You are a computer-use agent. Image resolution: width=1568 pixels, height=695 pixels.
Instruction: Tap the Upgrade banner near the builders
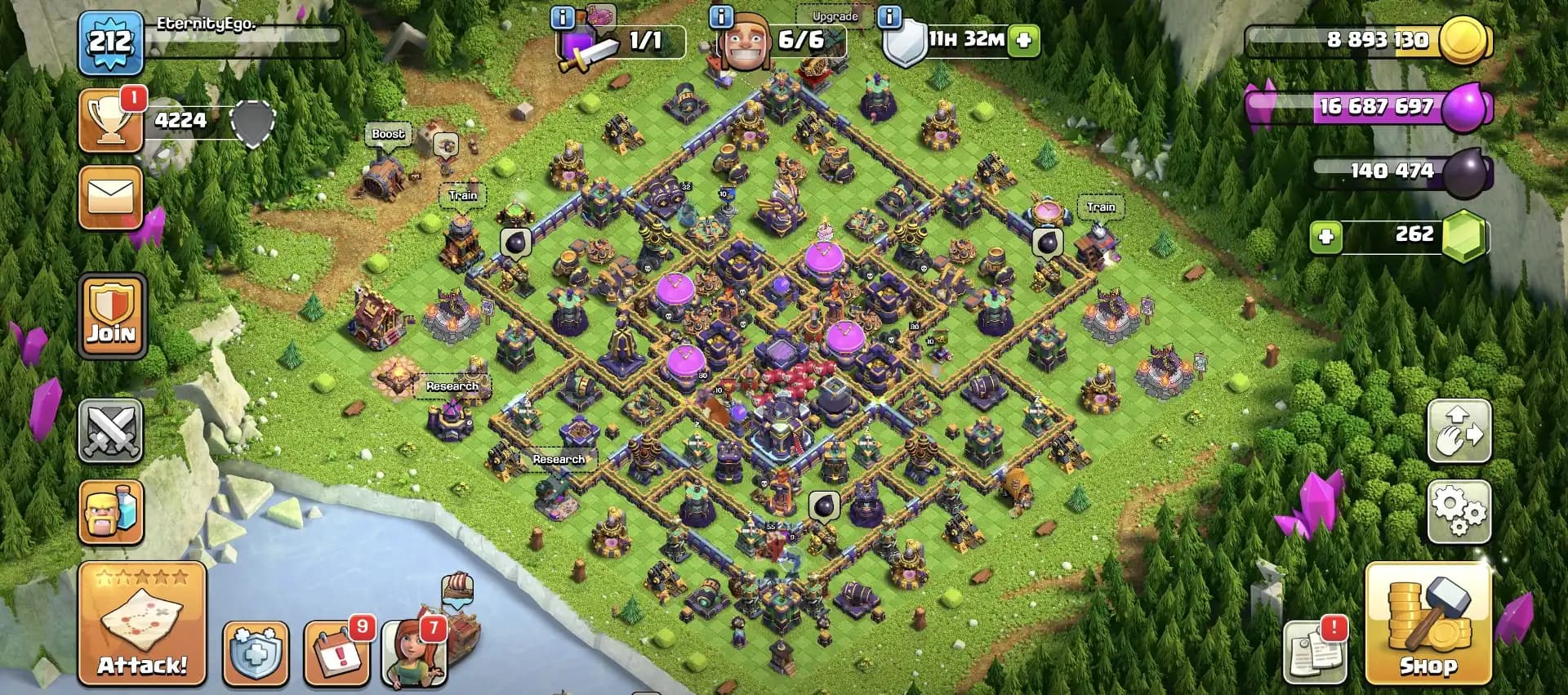[x=833, y=16]
